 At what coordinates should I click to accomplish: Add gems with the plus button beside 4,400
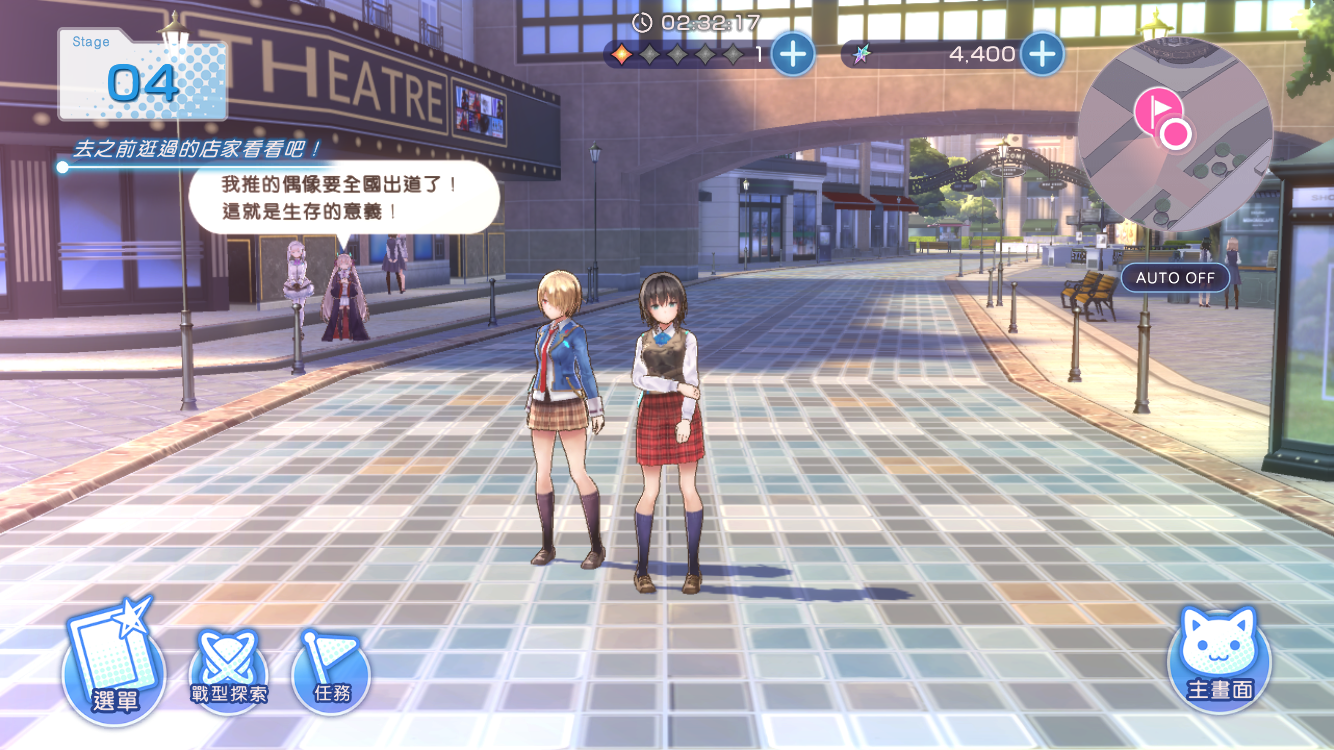point(1041,54)
